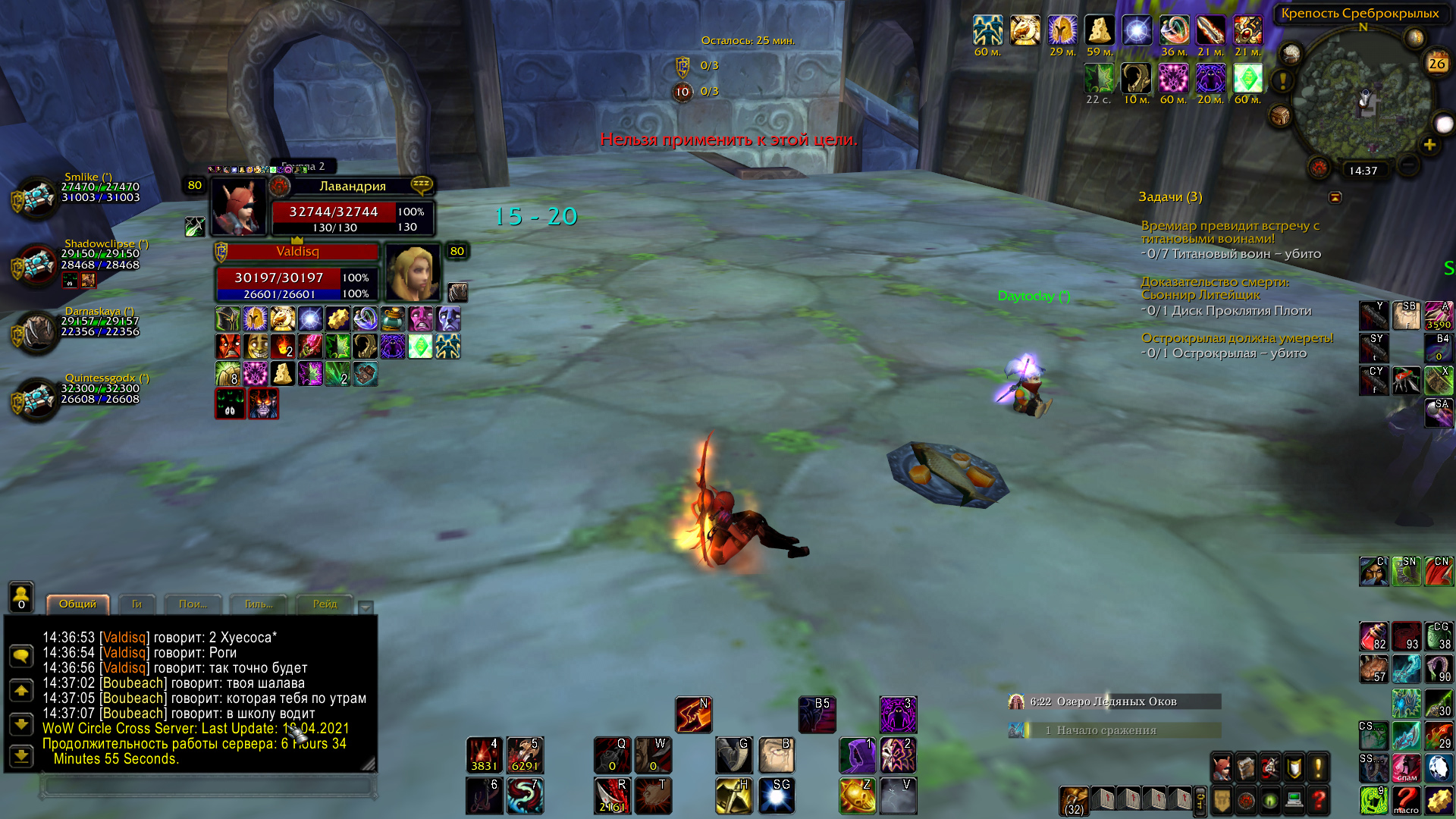Click the chat message input box

click(x=209, y=786)
